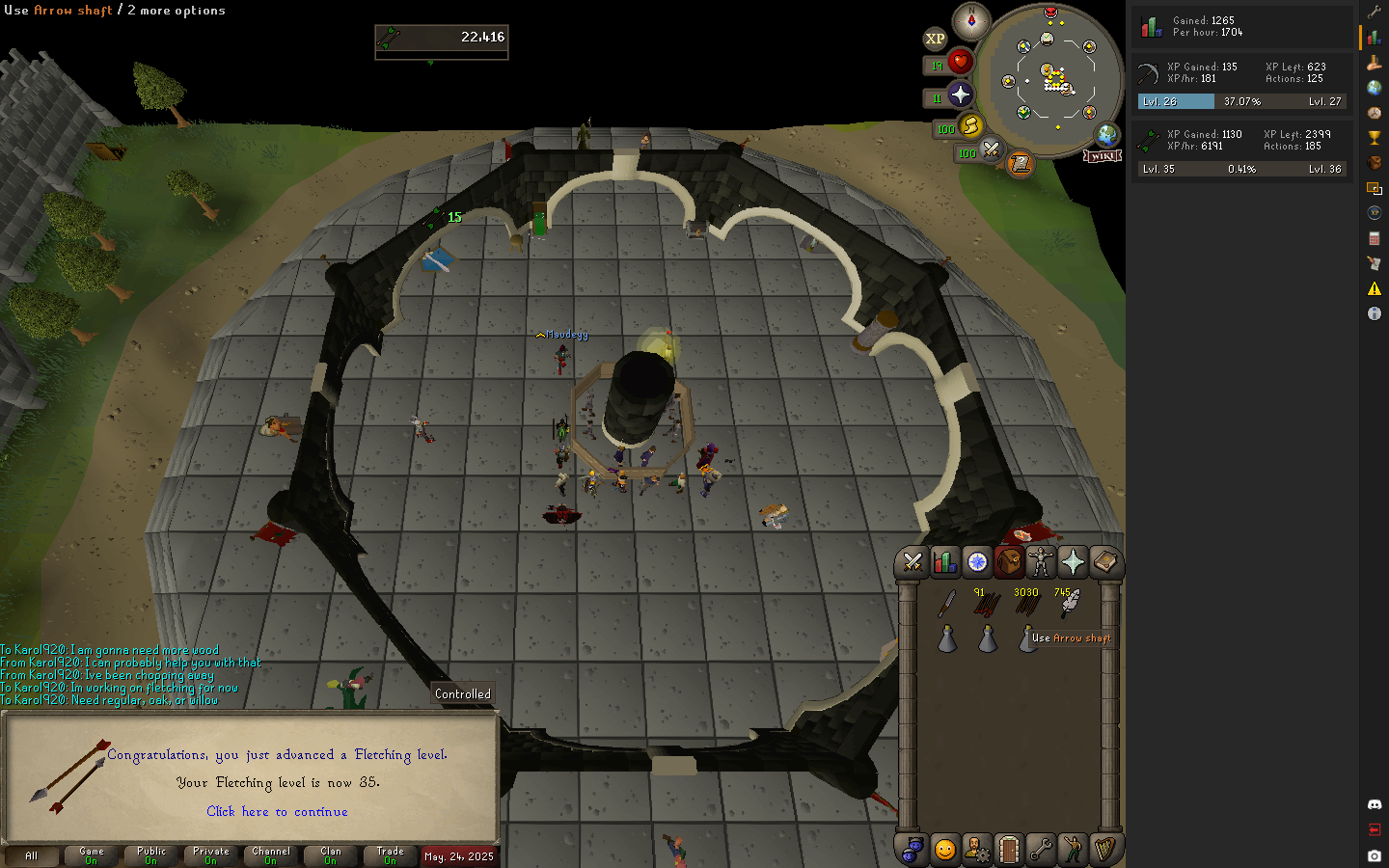The width and height of the screenshot is (1389, 868).
Task: Open the Emotes tab
Action: click(1073, 850)
